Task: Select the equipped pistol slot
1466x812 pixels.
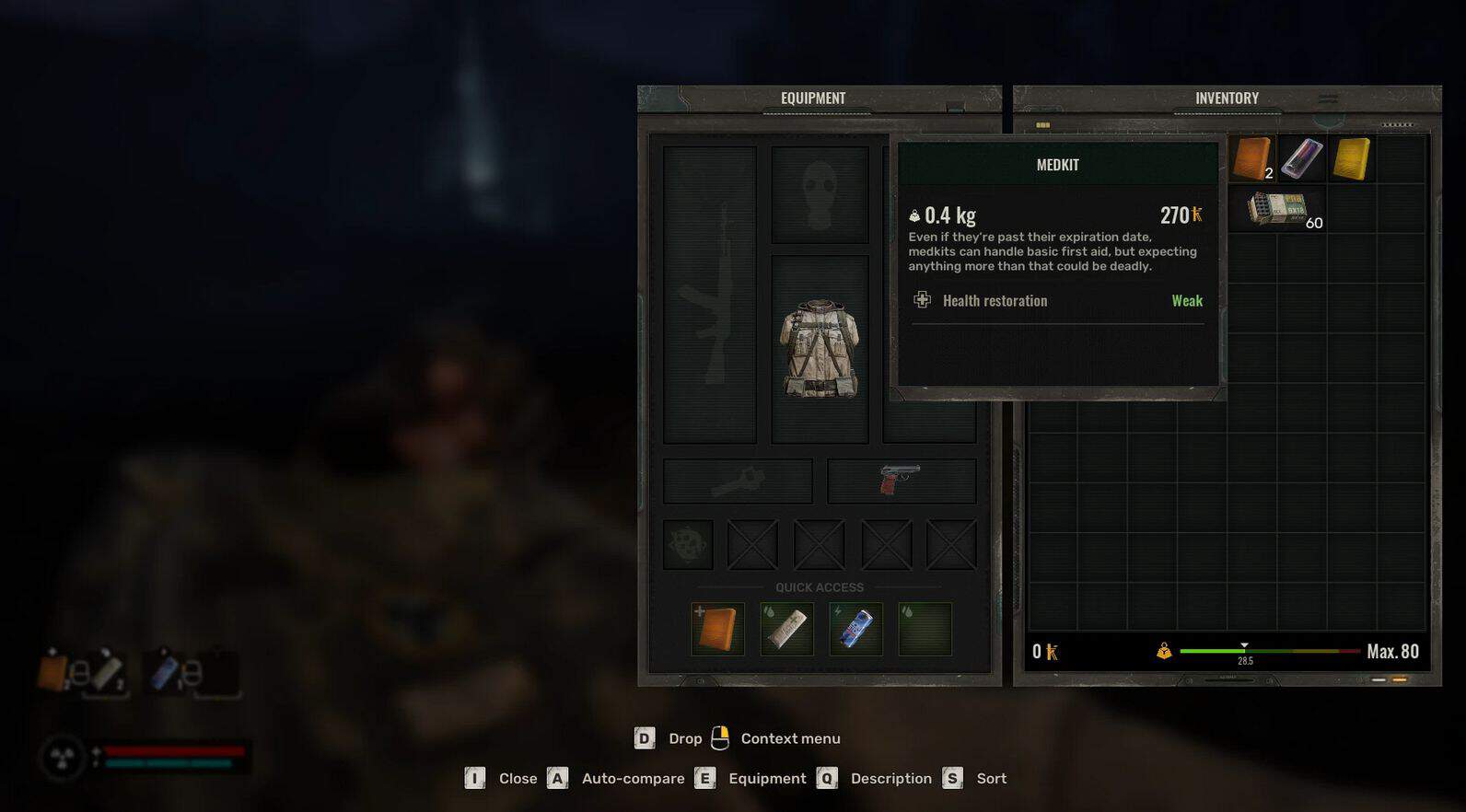Action: tap(901, 481)
